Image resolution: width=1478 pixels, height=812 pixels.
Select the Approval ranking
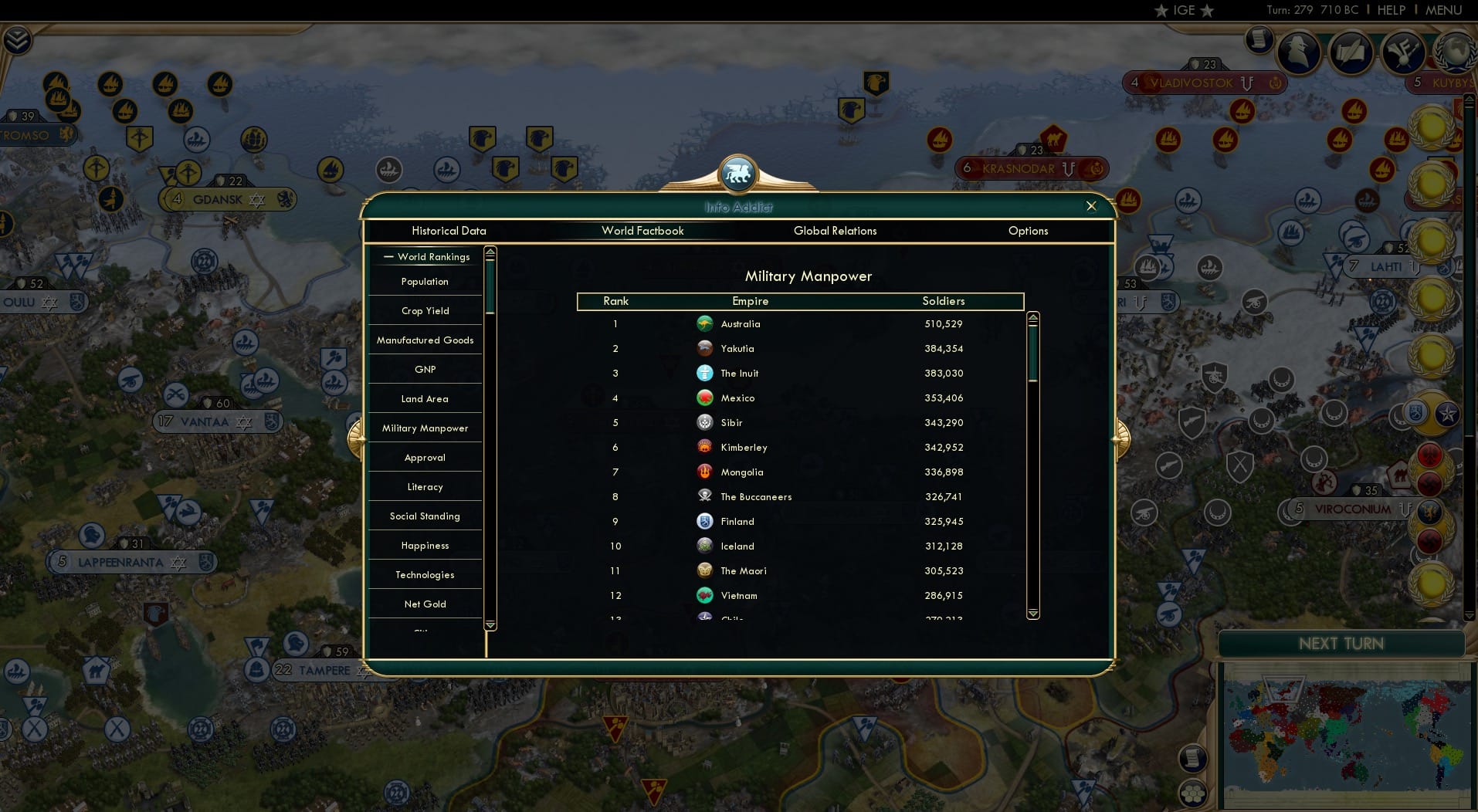425,457
